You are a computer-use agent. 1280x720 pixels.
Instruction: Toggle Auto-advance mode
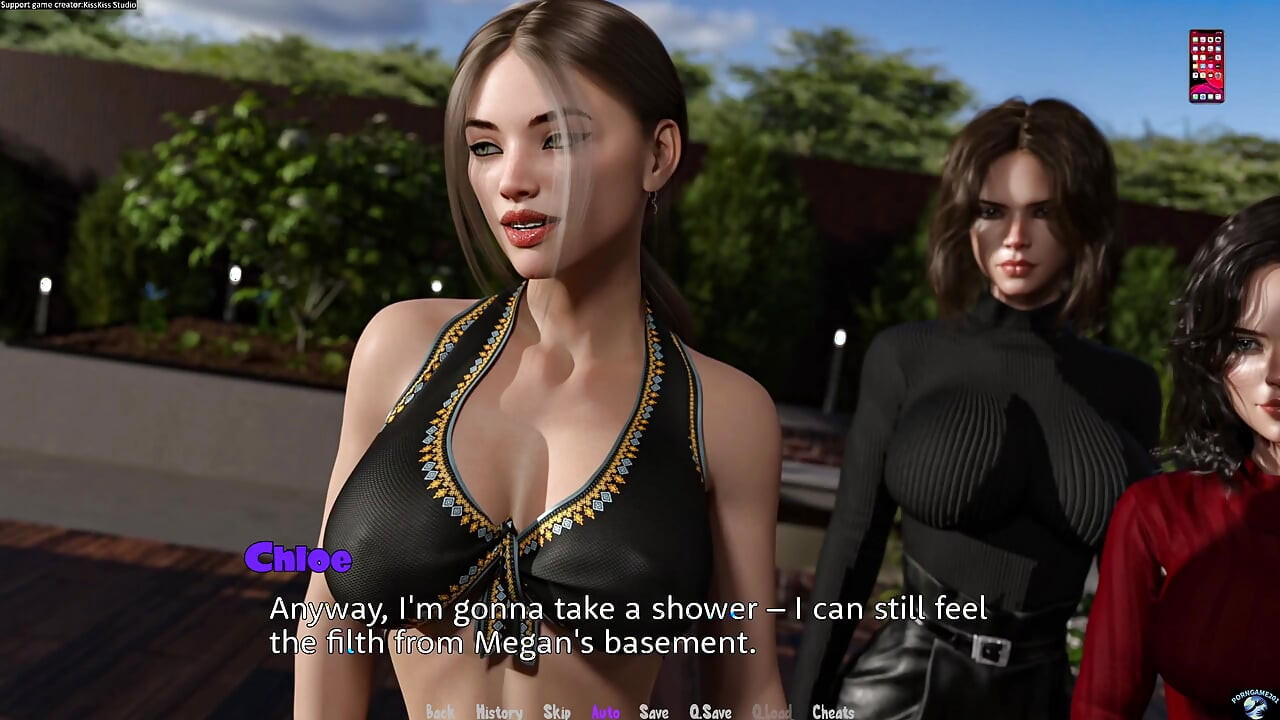pyautogui.click(x=605, y=712)
